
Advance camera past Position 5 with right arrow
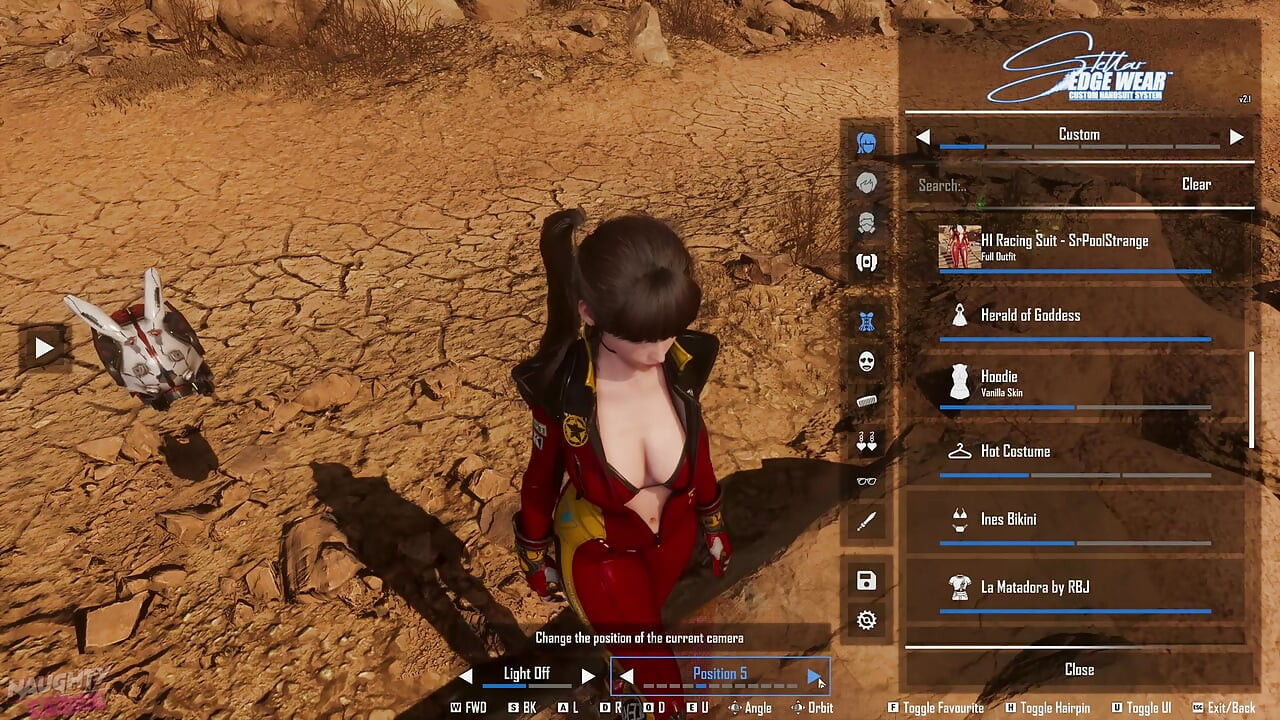coord(812,674)
